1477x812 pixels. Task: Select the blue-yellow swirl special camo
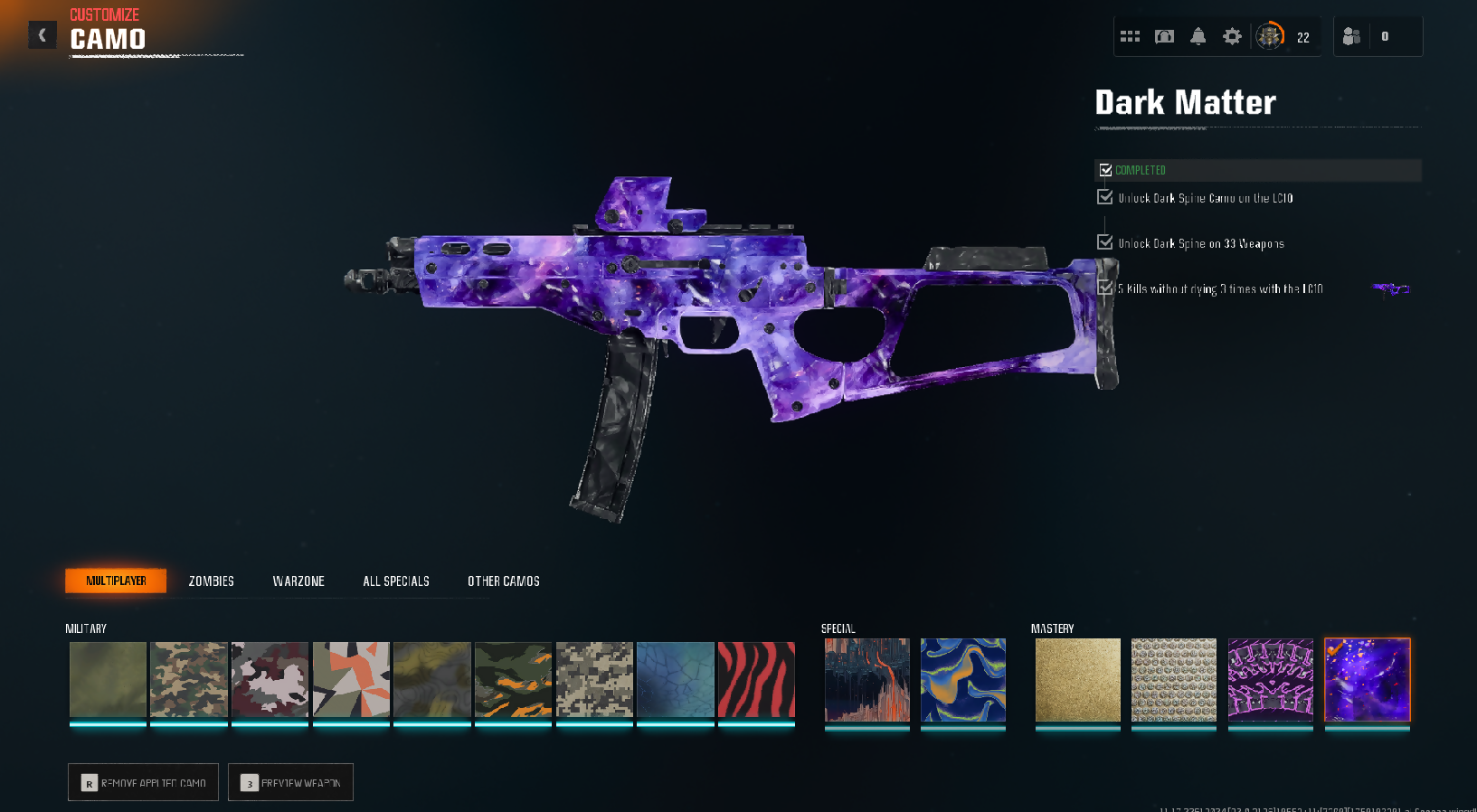click(x=962, y=680)
